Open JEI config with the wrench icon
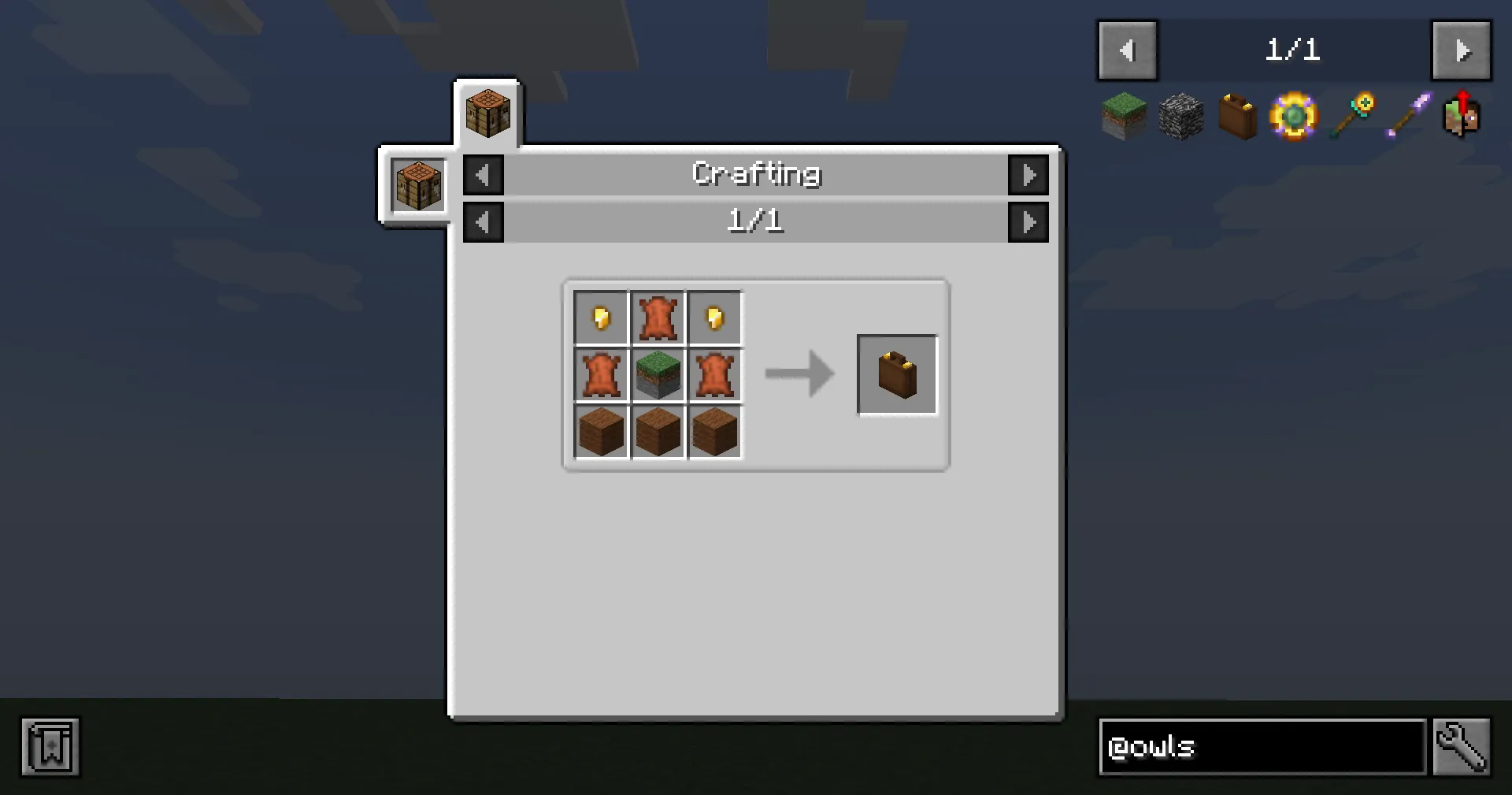 [1462, 747]
